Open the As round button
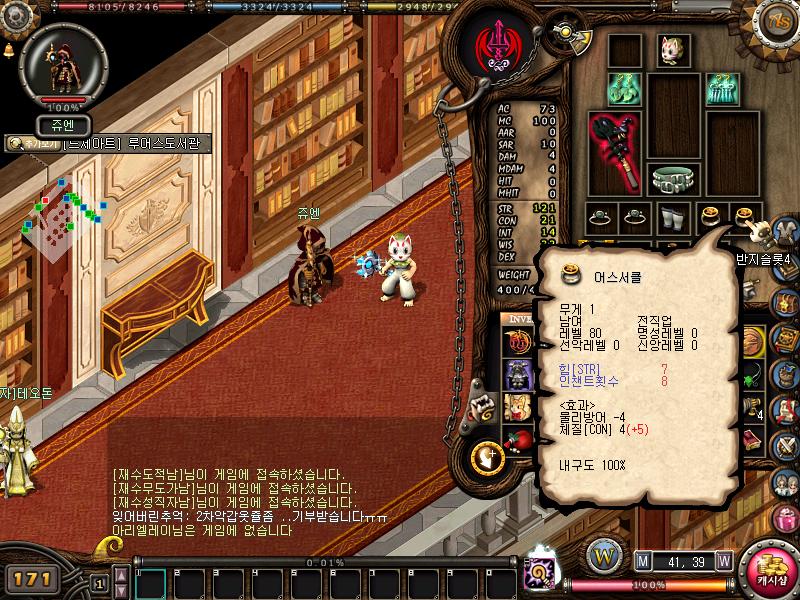This screenshot has height=600, width=800. click(x=777, y=21)
